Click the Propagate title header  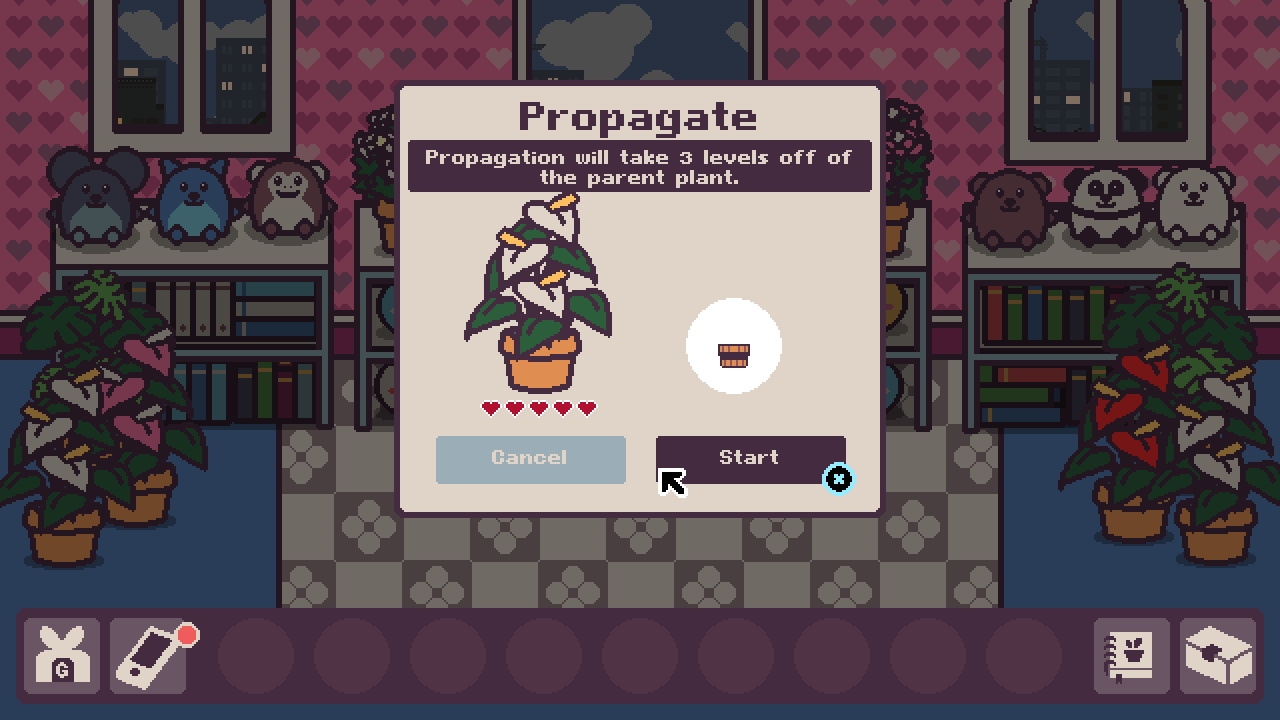pyautogui.click(x=639, y=115)
